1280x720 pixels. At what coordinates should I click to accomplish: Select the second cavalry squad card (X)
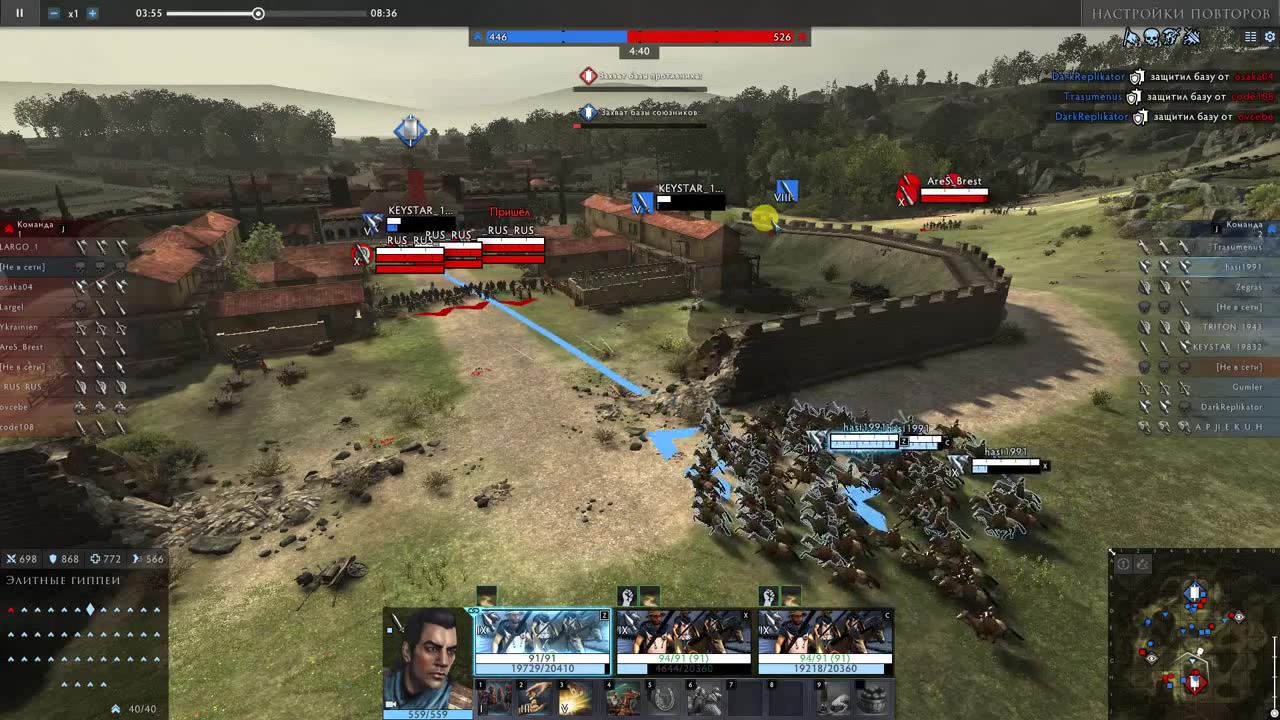point(683,641)
